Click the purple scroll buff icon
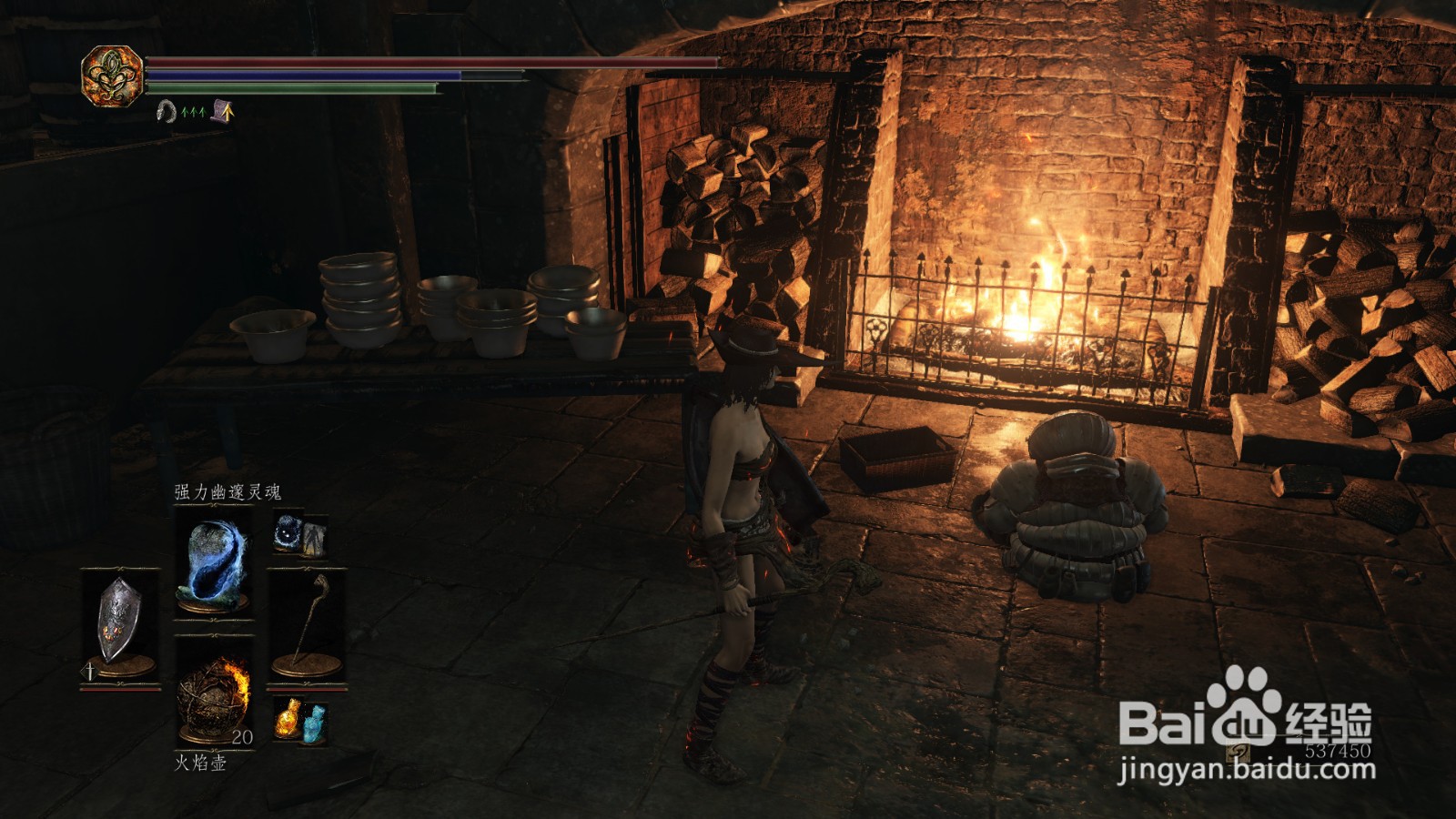Screen dimensions: 1456x819 (223, 111)
